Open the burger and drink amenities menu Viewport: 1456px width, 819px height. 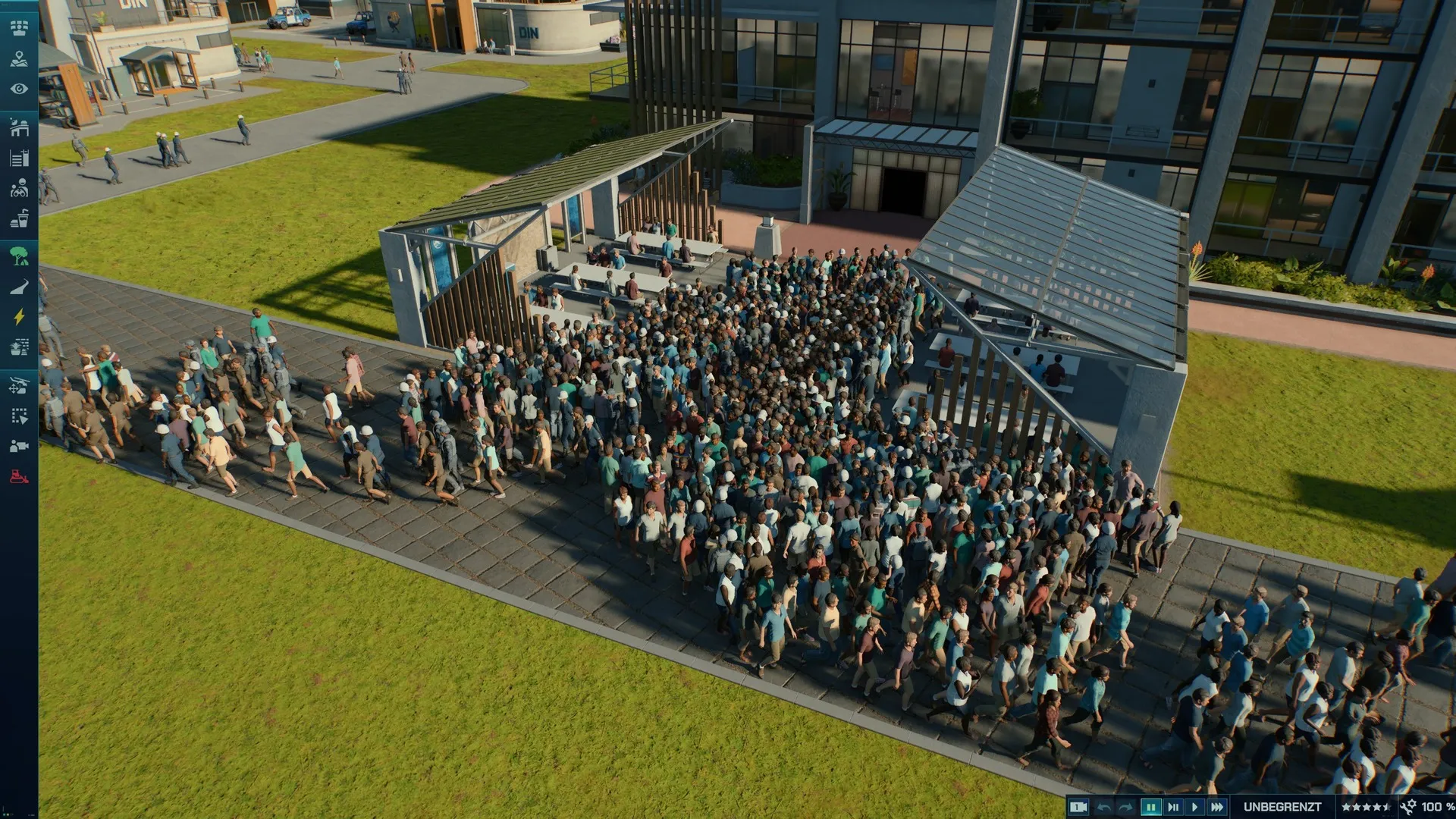[x=19, y=219]
